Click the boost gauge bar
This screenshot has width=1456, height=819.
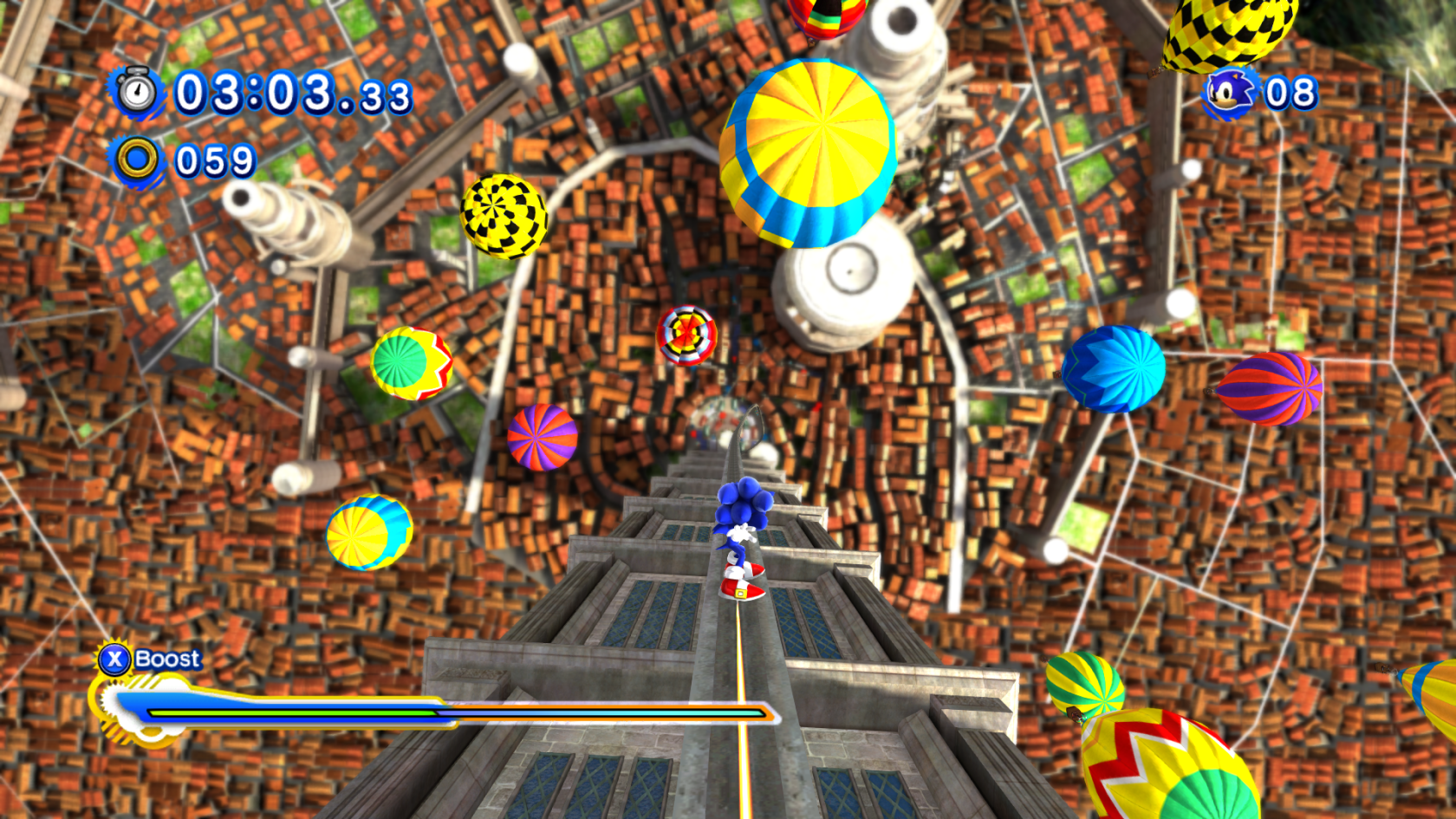point(433,712)
